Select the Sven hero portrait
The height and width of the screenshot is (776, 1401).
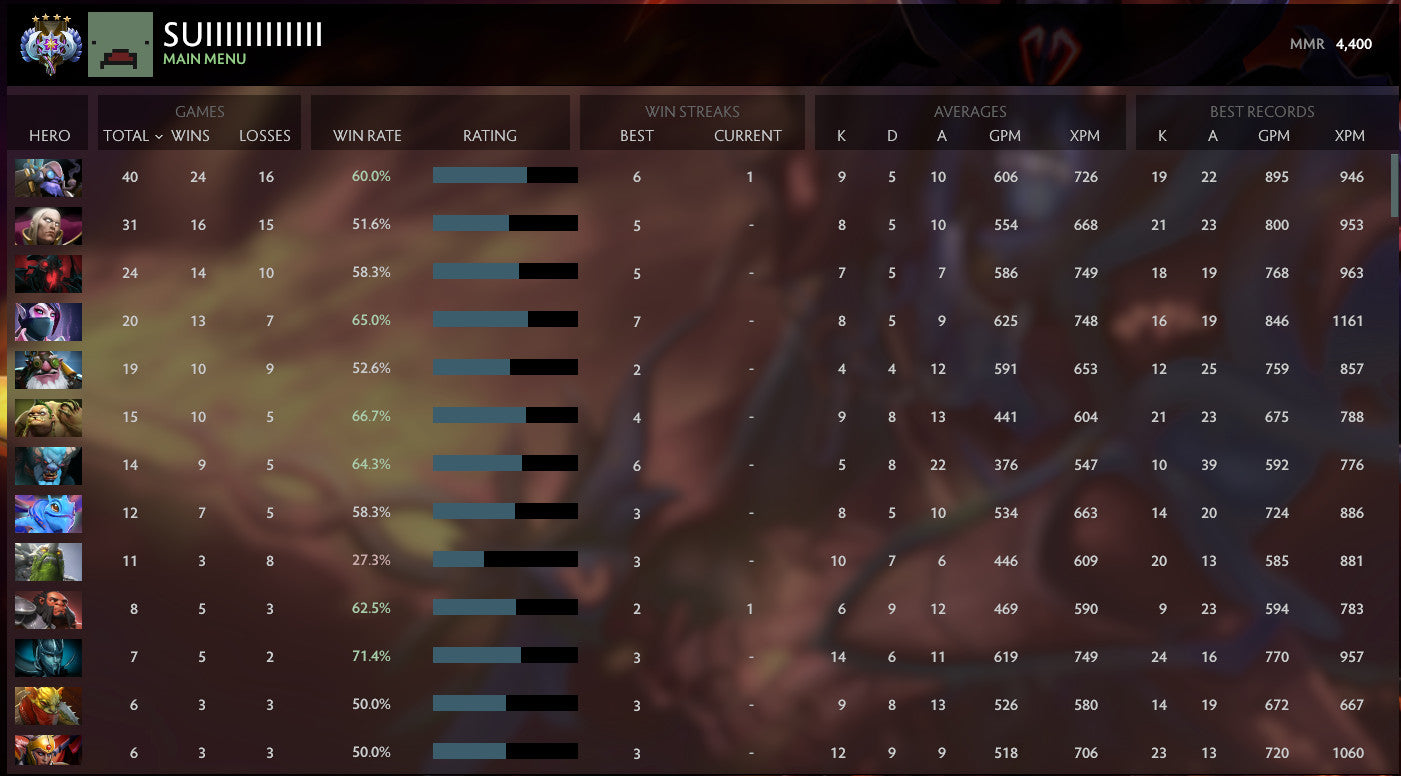(48, 657)
